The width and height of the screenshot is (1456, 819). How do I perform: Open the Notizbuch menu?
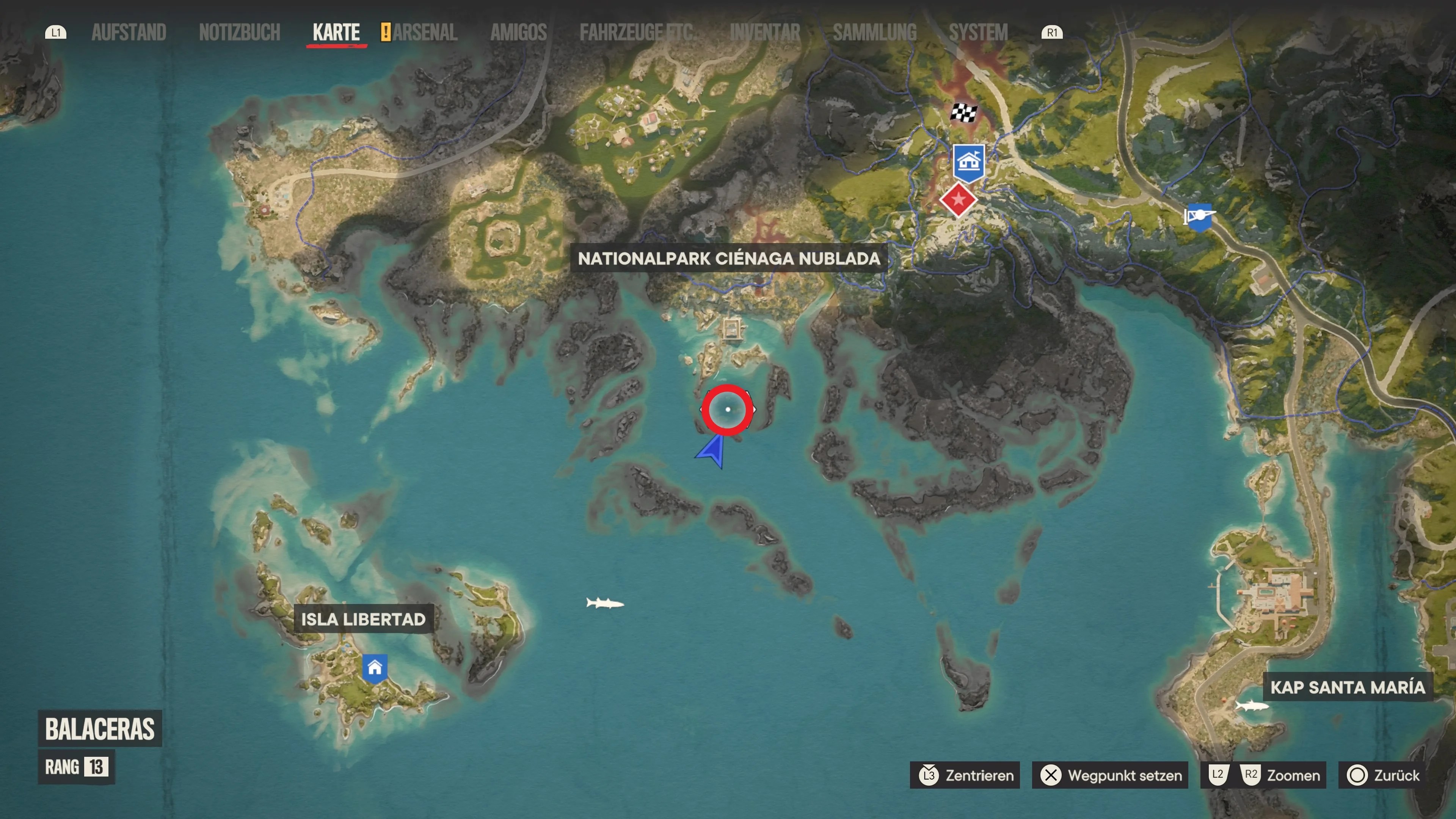tap(240, 31)
